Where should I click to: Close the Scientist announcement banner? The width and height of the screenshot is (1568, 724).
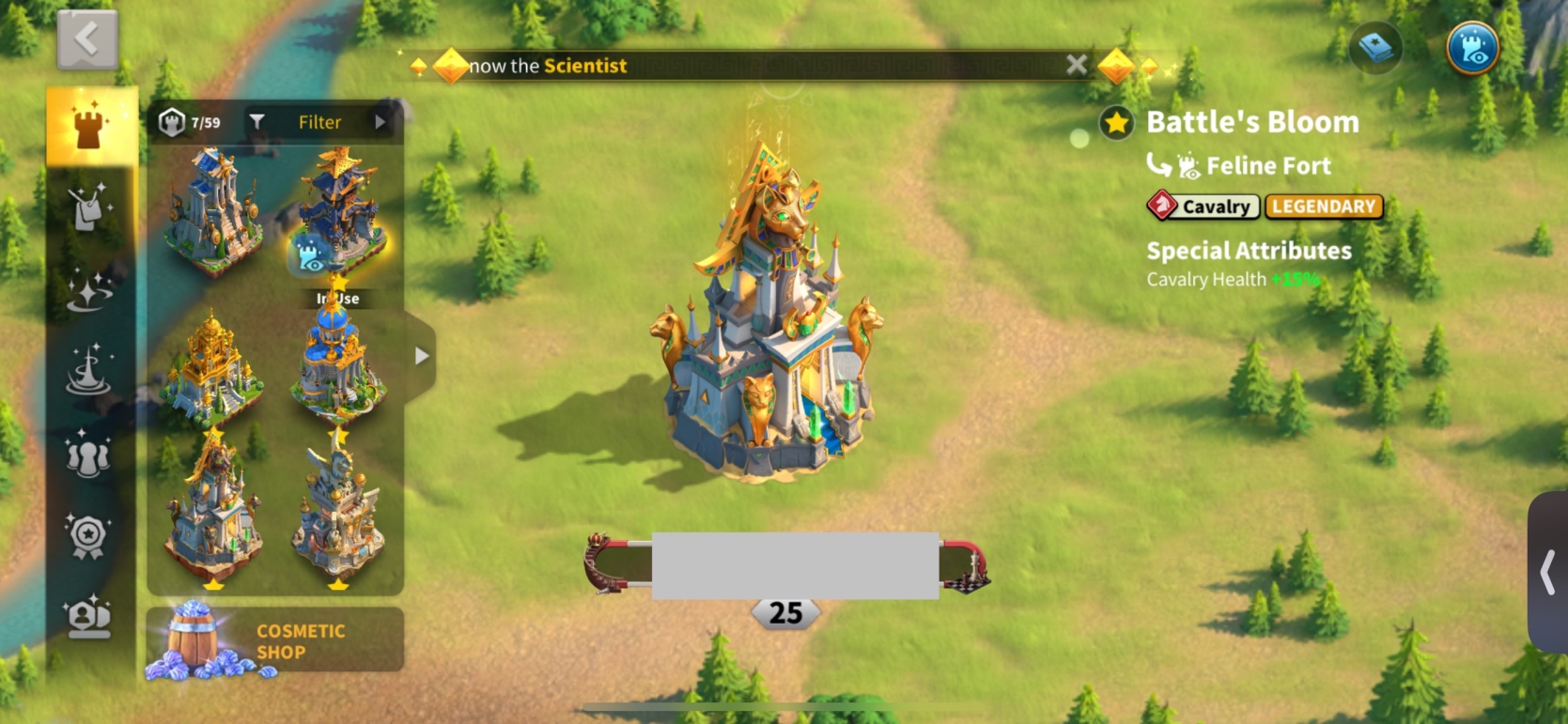tap(1077, 65)
